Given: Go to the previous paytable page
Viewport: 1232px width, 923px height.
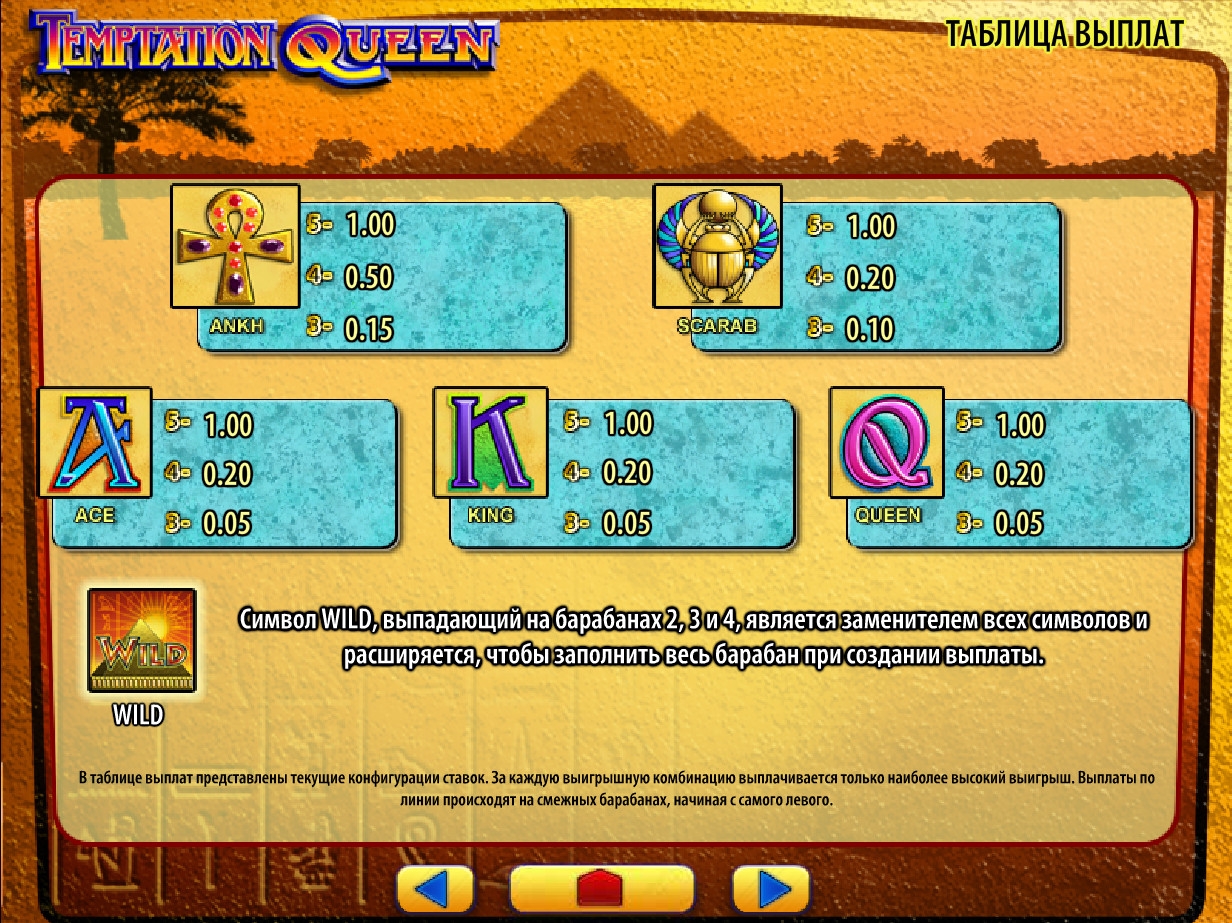Looking at the screenshot, I should [x=435, y=888].
